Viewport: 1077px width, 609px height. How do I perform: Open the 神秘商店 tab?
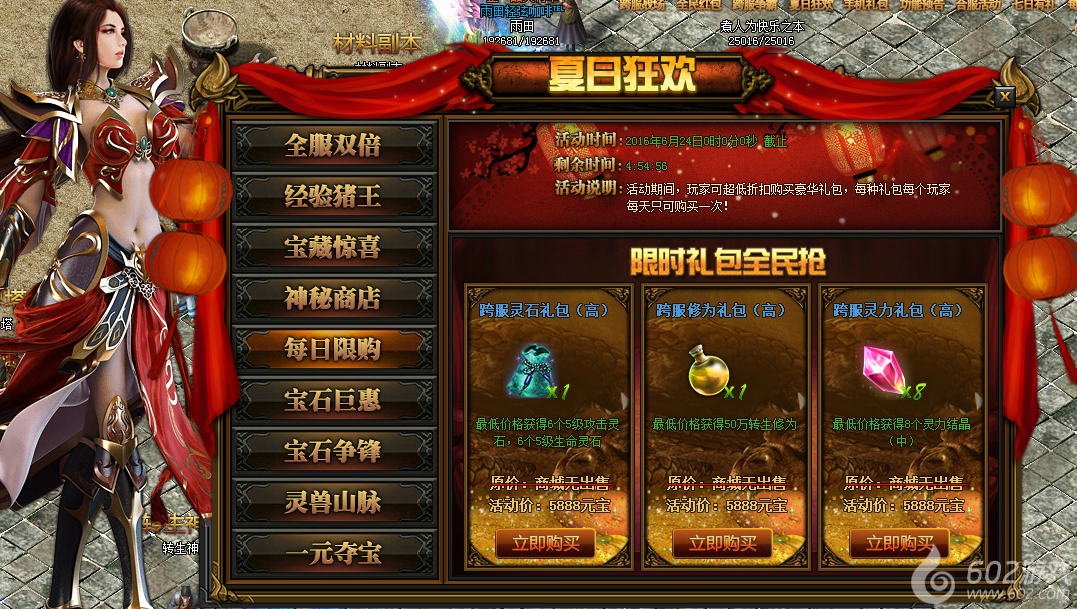pos(333,298)
